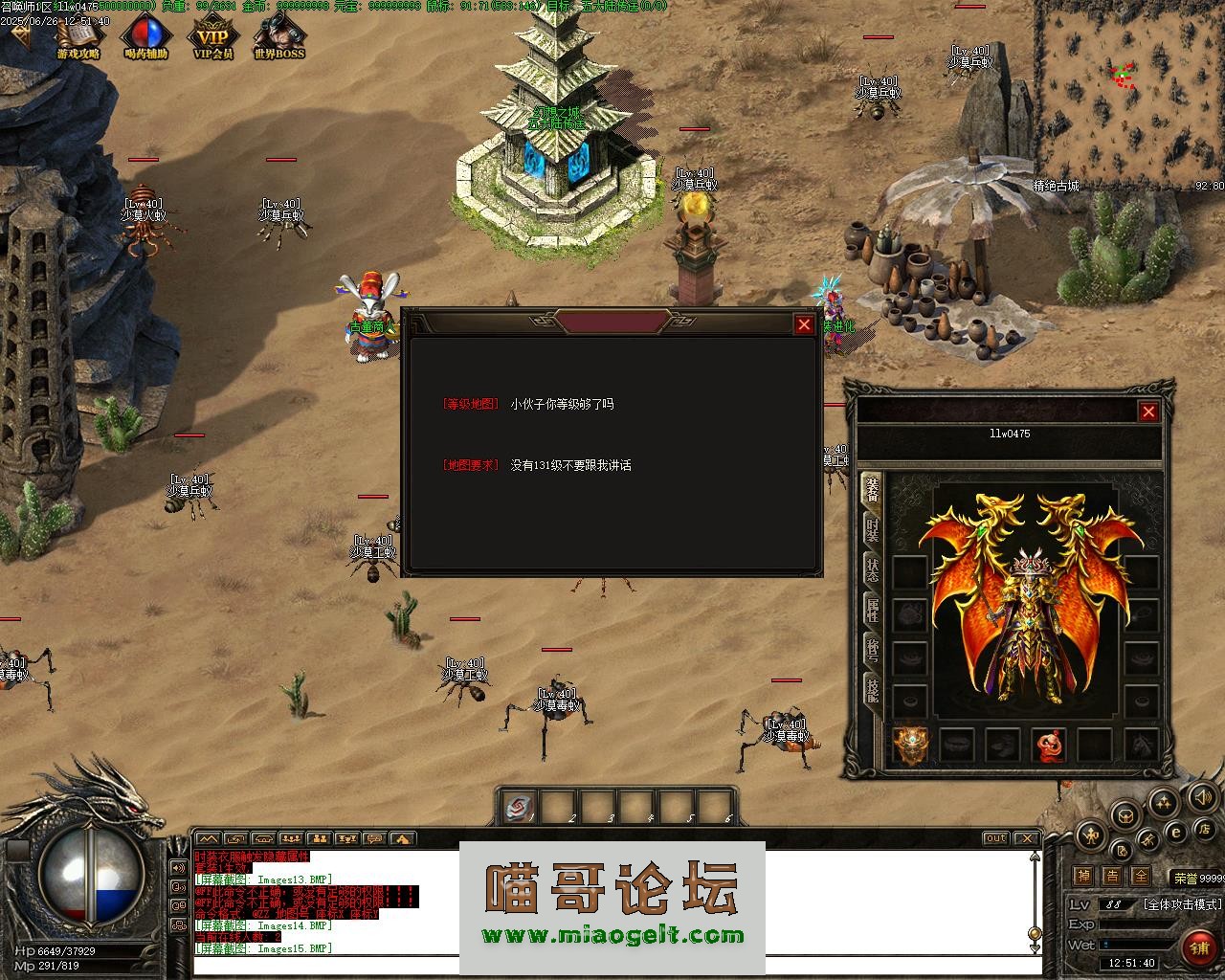Image resolution: width=1225 pixels, height=980 pixels.
Task: Switch to the 状态 status tab
Action: pyautogui.click(x=872, y=569)
